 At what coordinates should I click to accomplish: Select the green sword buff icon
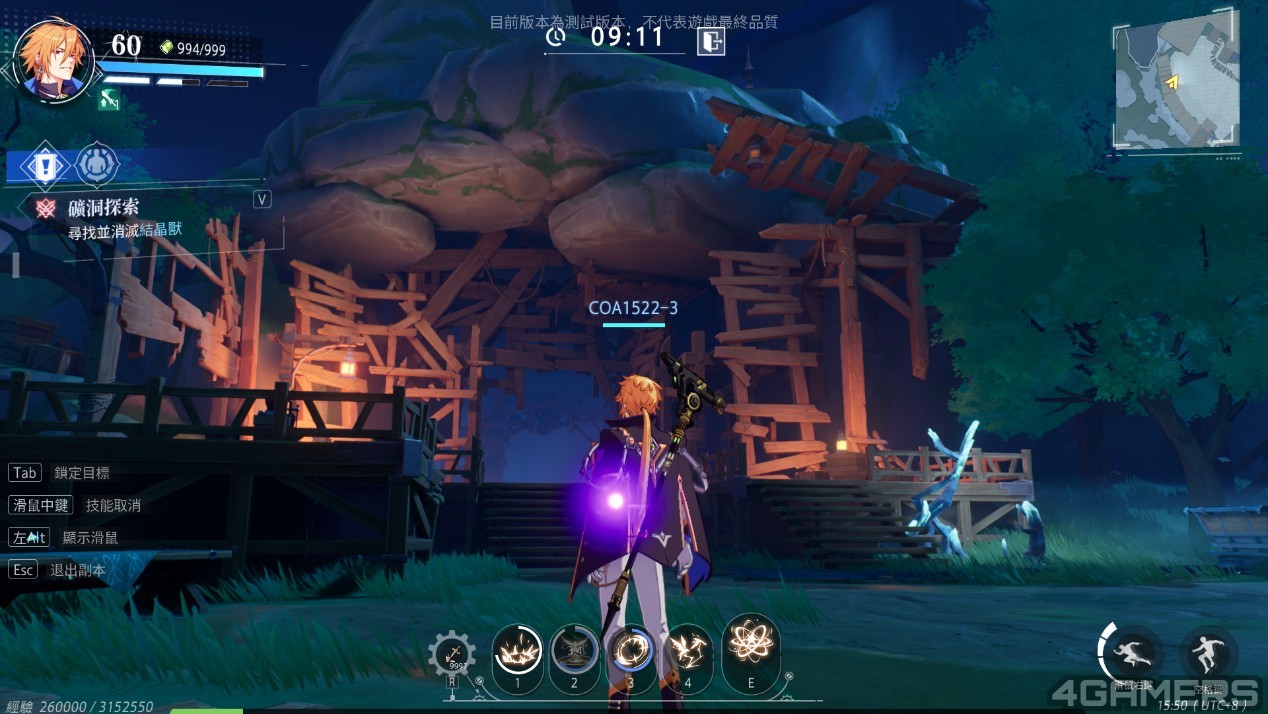[x=109, y=99]
